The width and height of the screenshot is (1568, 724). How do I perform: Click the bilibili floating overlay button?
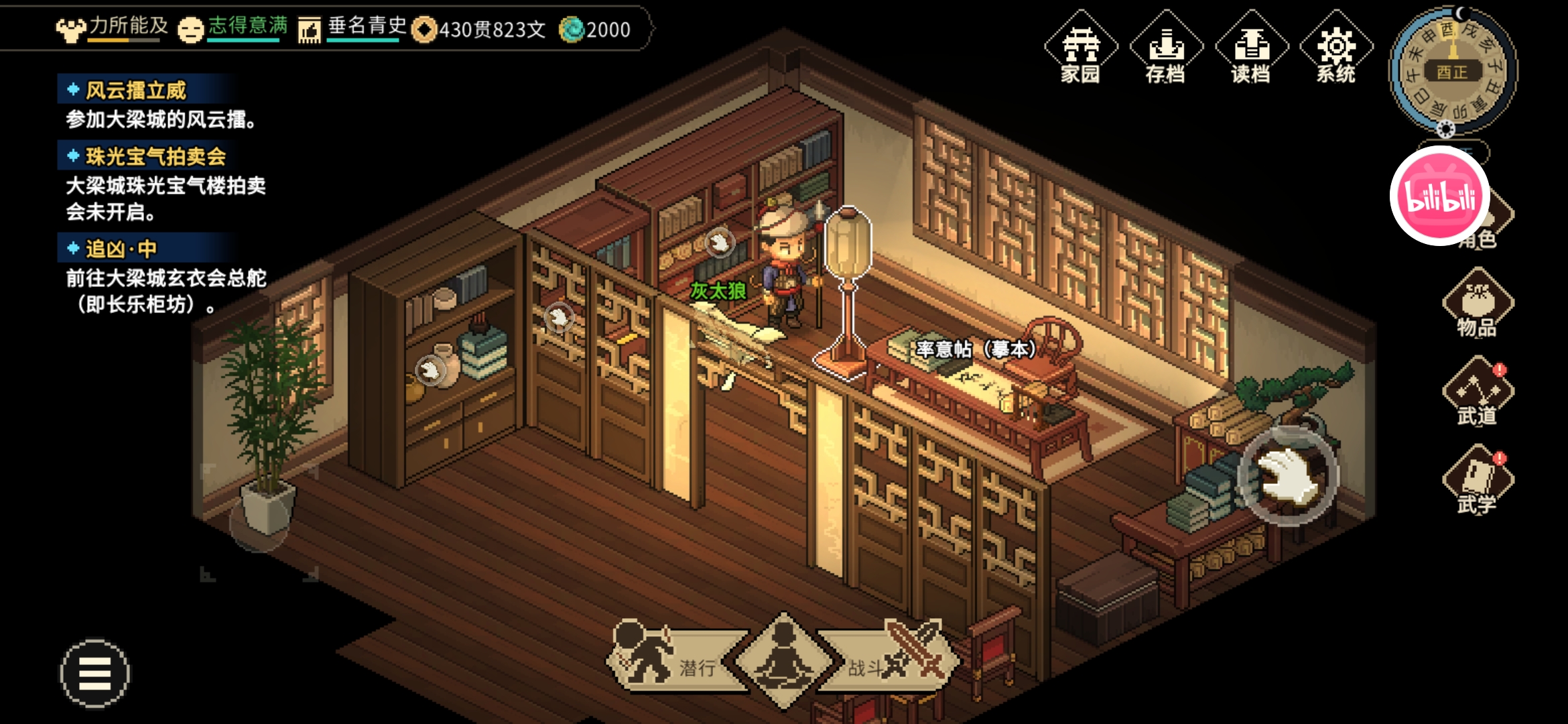coord(1440,196)
